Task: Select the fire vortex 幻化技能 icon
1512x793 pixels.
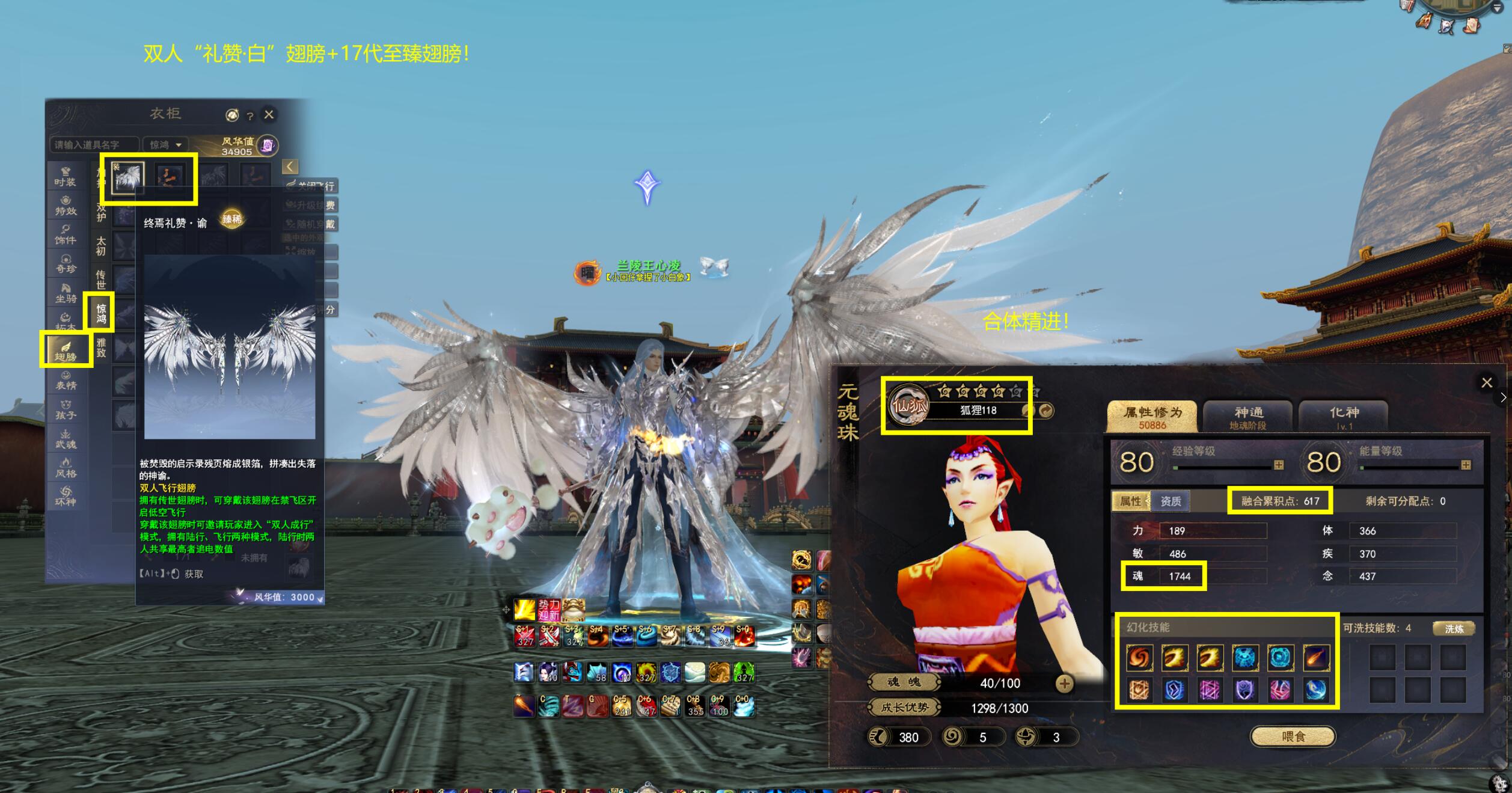Action: point(1139,657)
